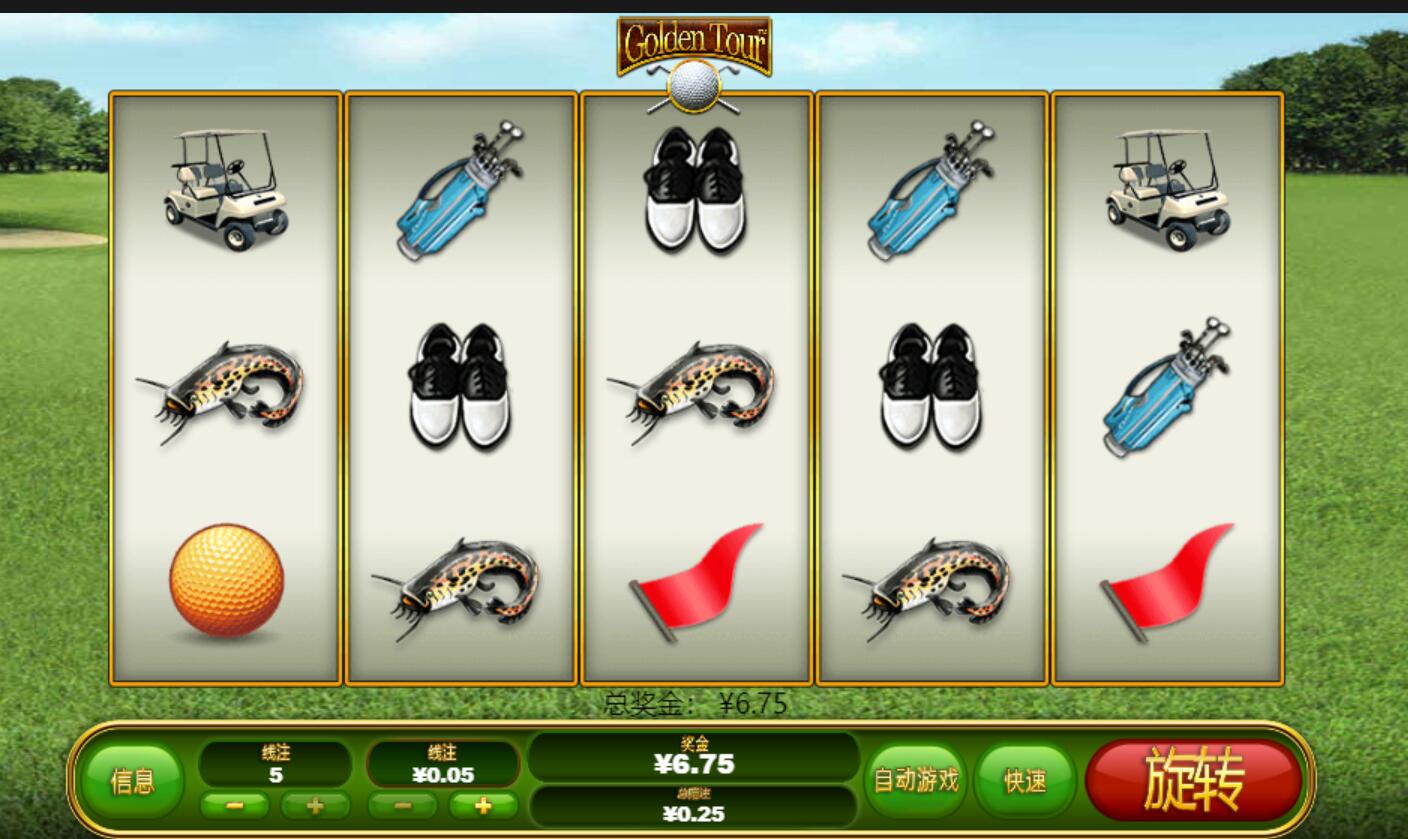Decrease the line count below 5
This screenshot has height=839, width=1408.
234,805
